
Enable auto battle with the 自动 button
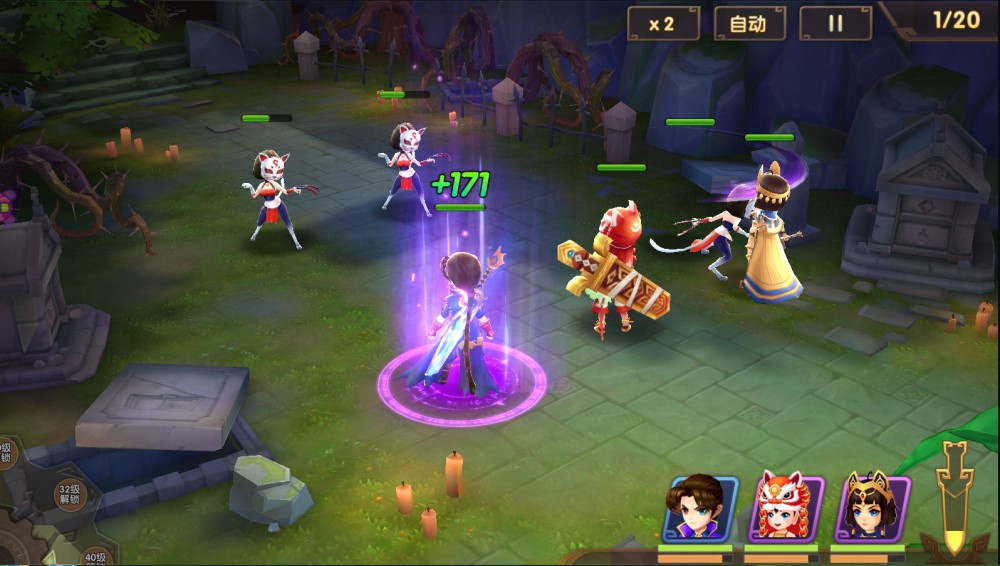pyautogui.click(x=749, y=24)
